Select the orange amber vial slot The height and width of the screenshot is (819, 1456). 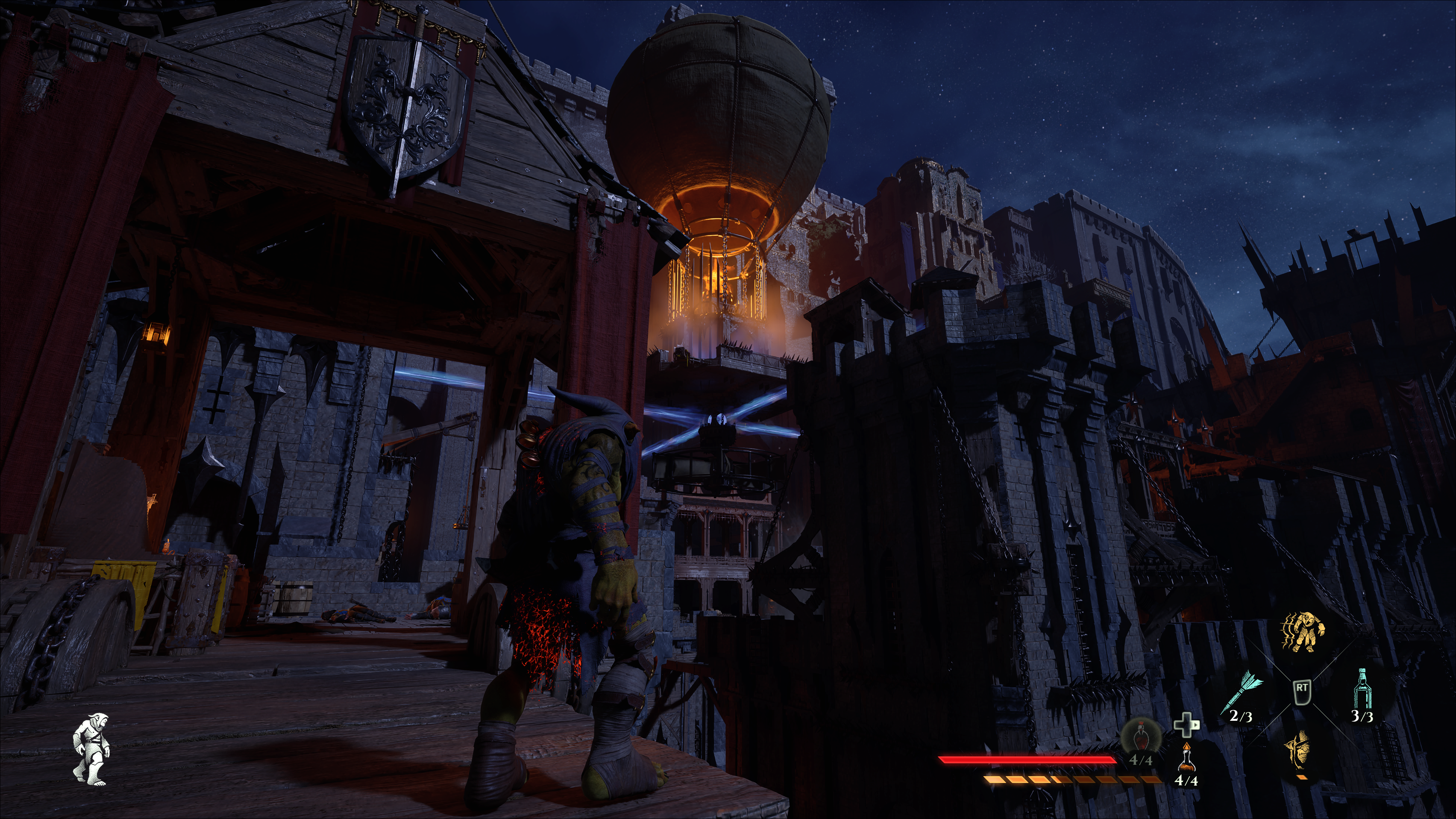[1186, 758]
